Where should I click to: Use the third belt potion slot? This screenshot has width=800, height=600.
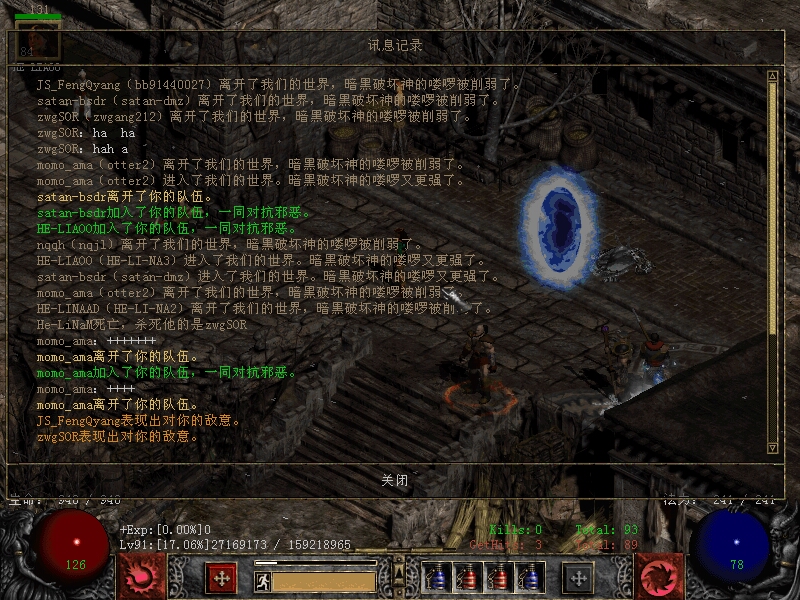point(499,577)
